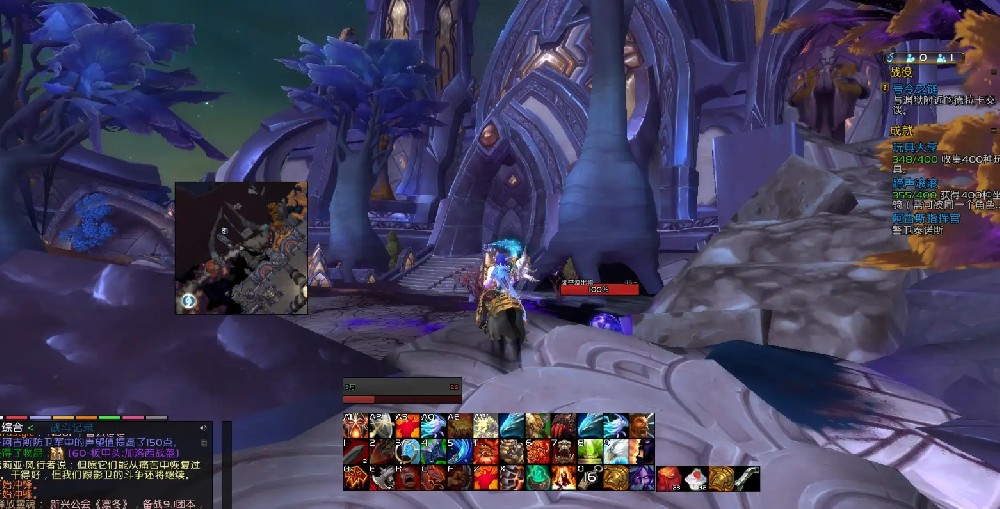Activate the grey pistol item slot

[747, 478]
